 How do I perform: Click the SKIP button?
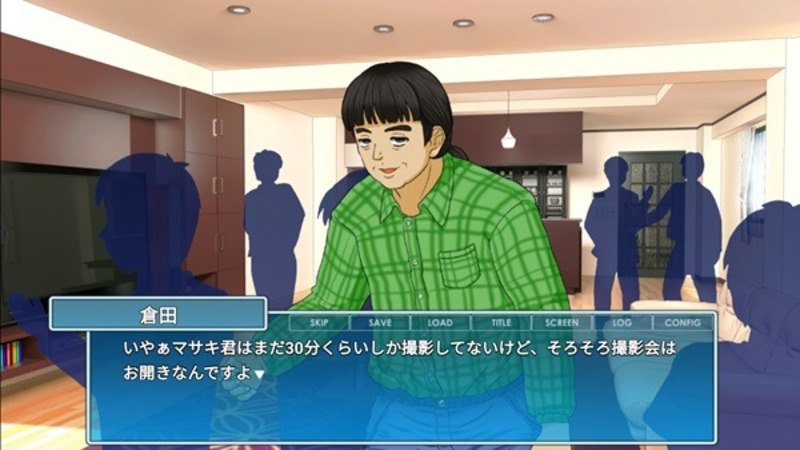pyautogui.click(x=319, y=323)
